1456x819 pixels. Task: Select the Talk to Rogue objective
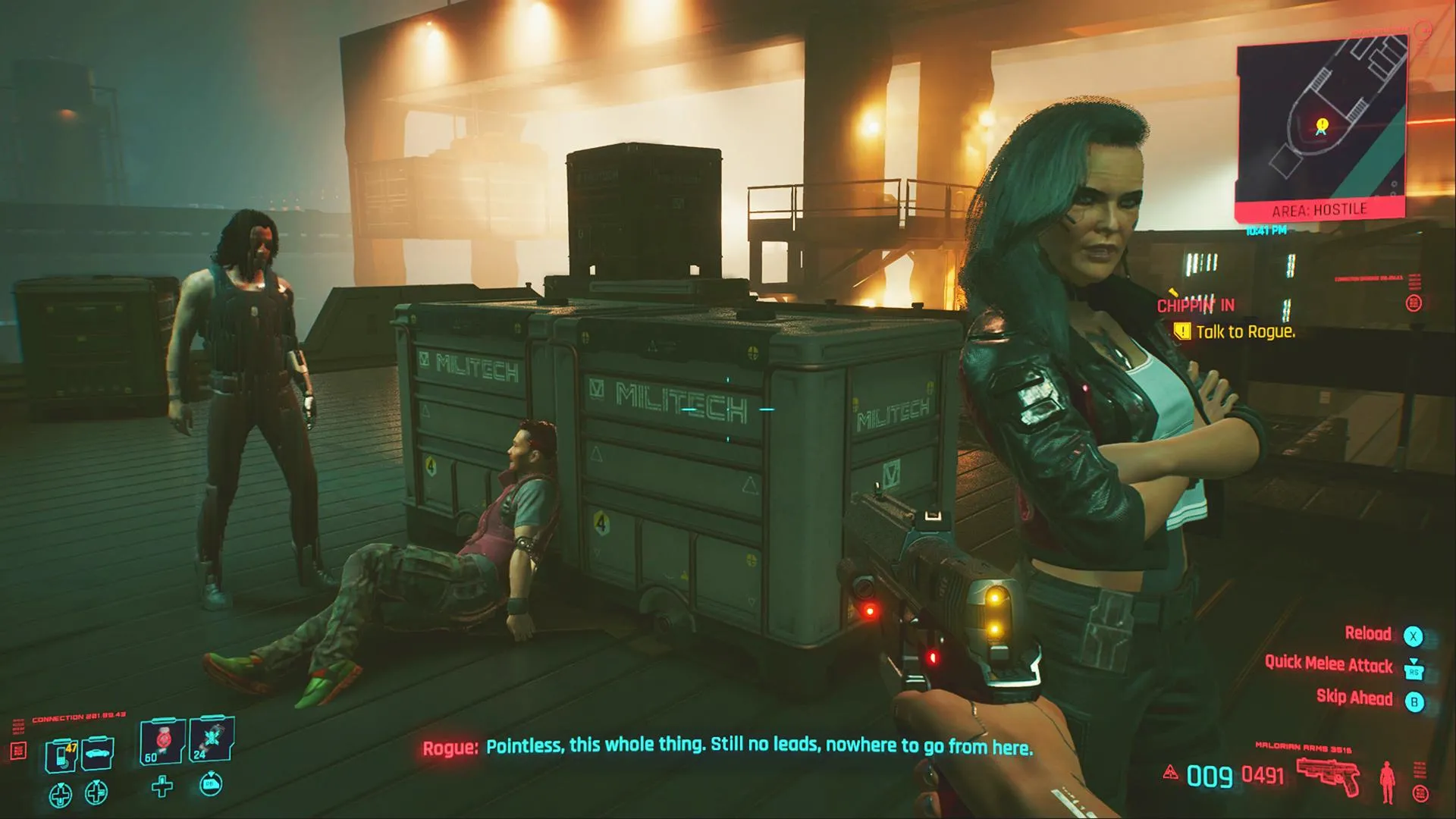tap(1245, 331)
